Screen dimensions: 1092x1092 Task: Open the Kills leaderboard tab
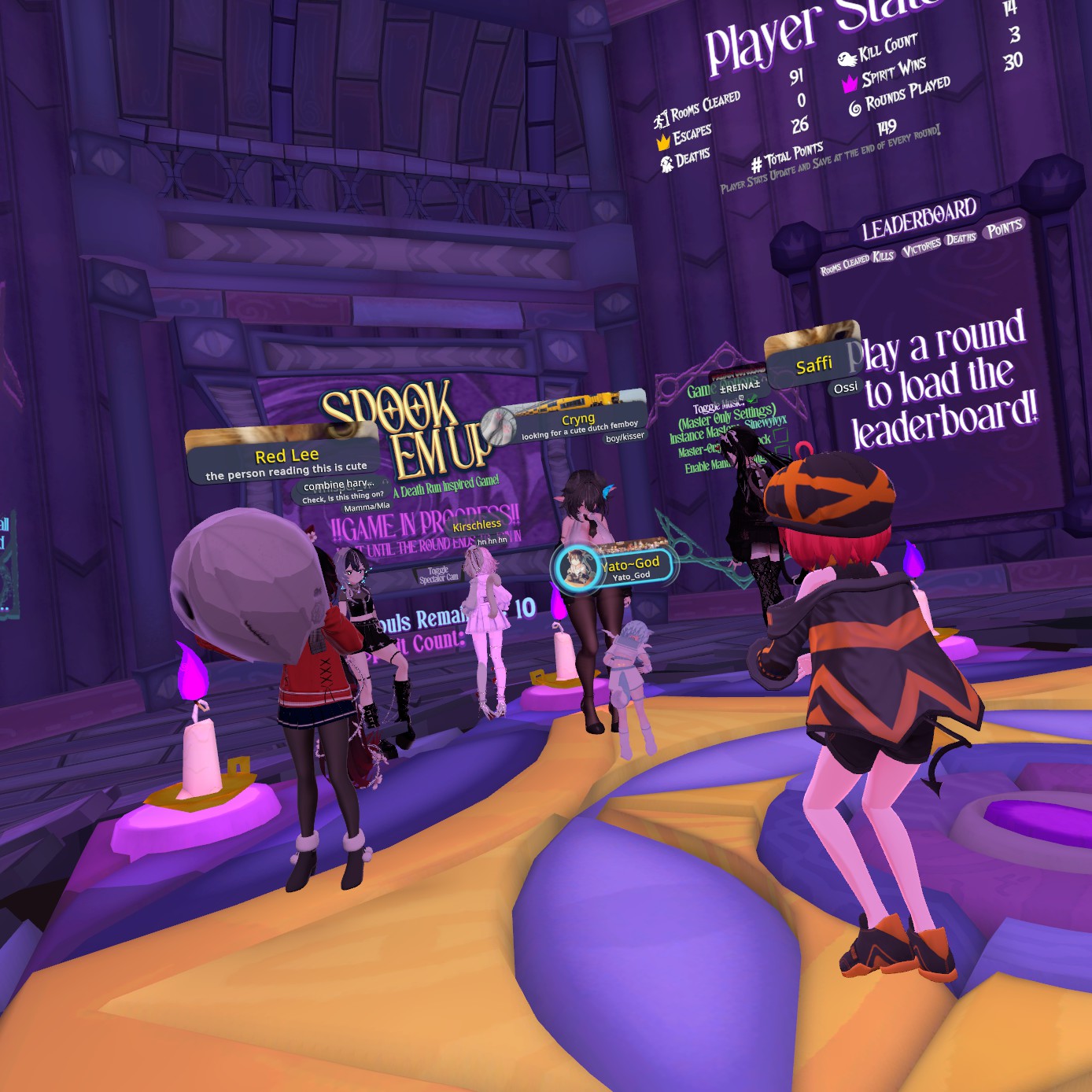pyautogui.click(x=883, y=256)
